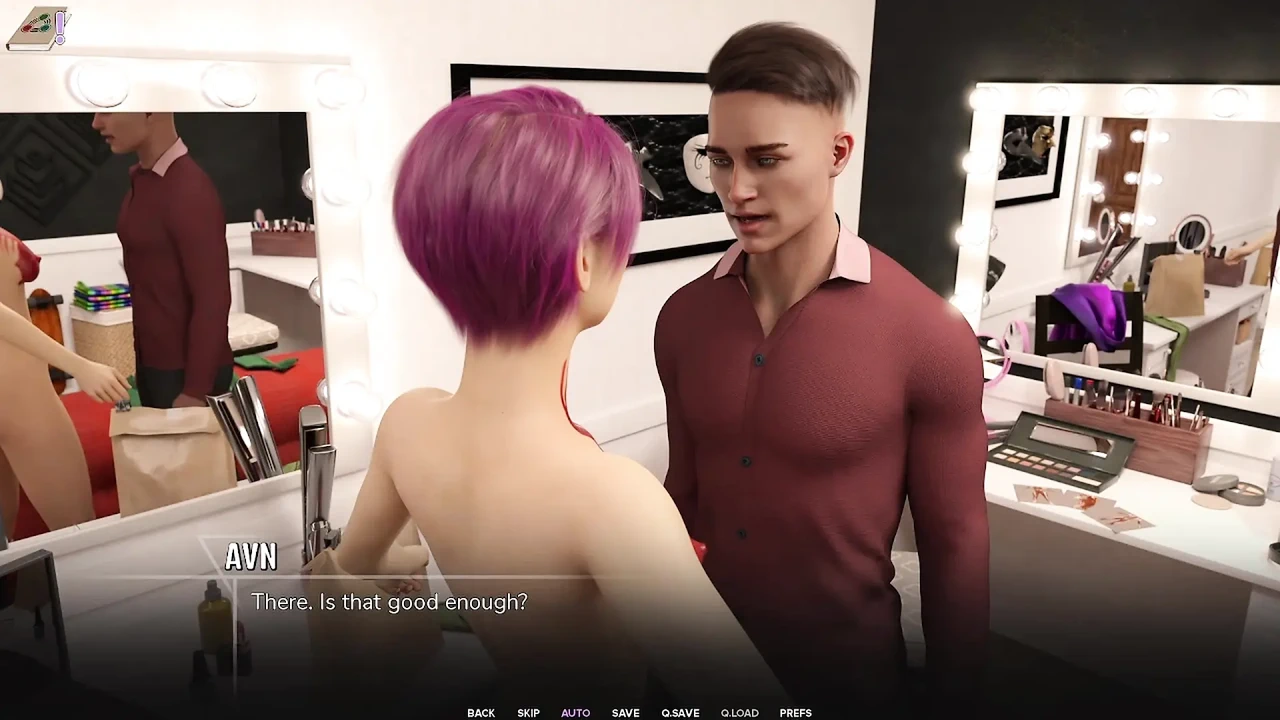Enable SKIP to fast-forward dialogue
The height and width of the screenshot is (720, 1280).
tap(528, 712)
